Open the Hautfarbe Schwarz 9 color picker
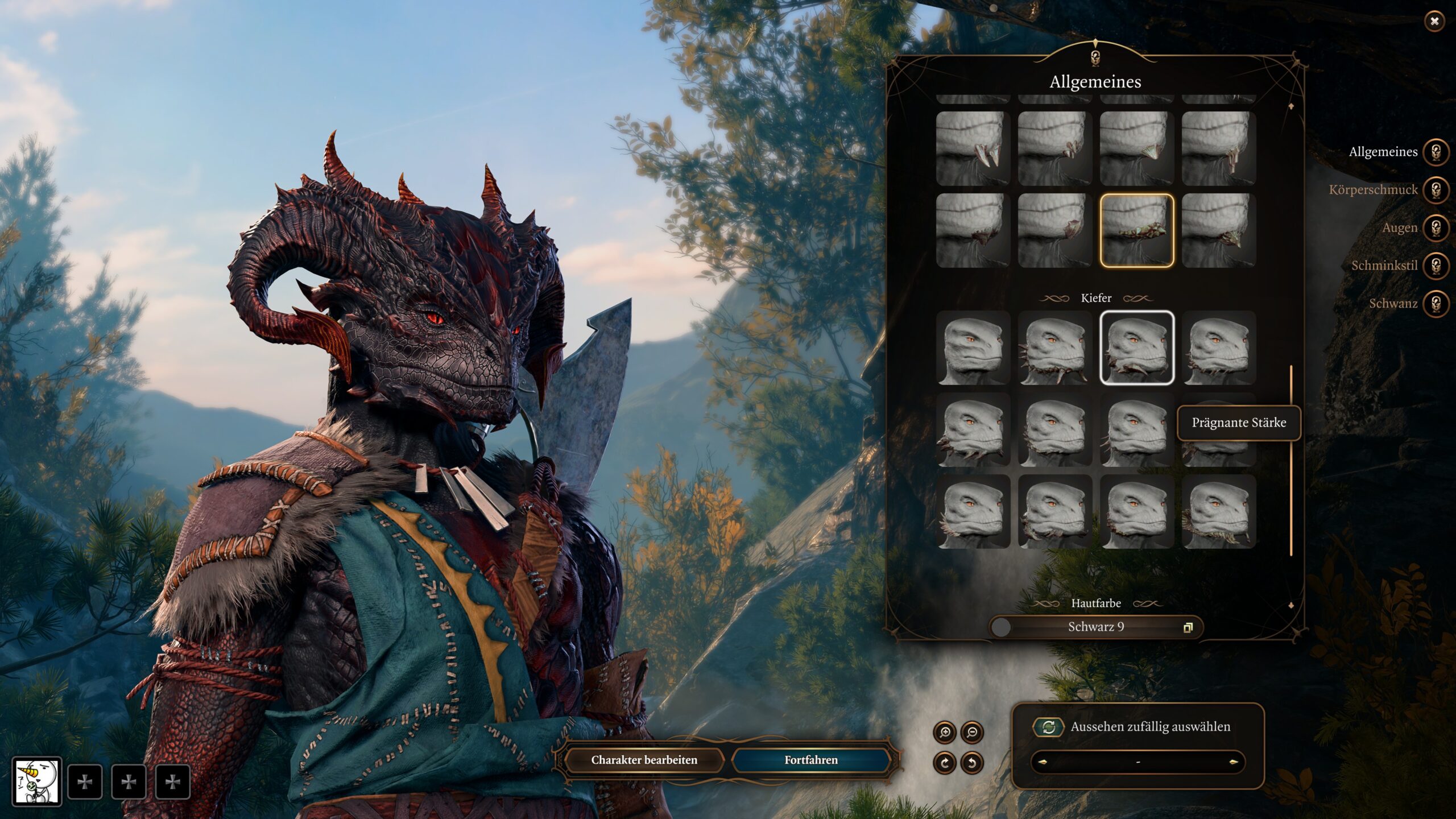Viewport: 1456px width, 819px height. (x=1096, y=627)
